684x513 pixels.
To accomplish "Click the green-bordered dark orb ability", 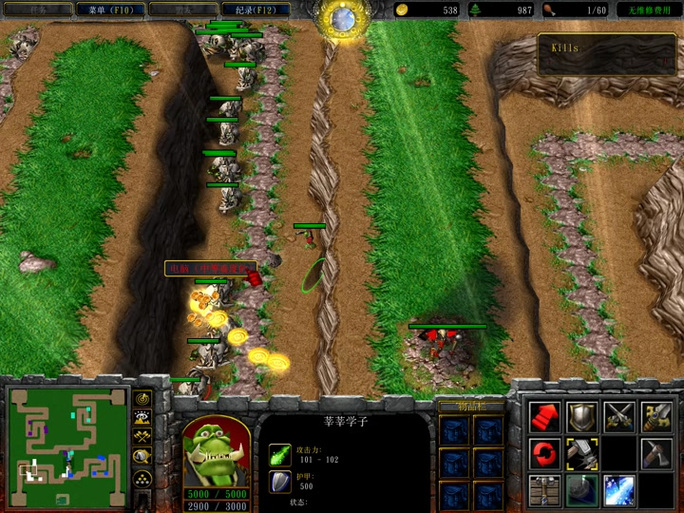I will tap(581, 489).
